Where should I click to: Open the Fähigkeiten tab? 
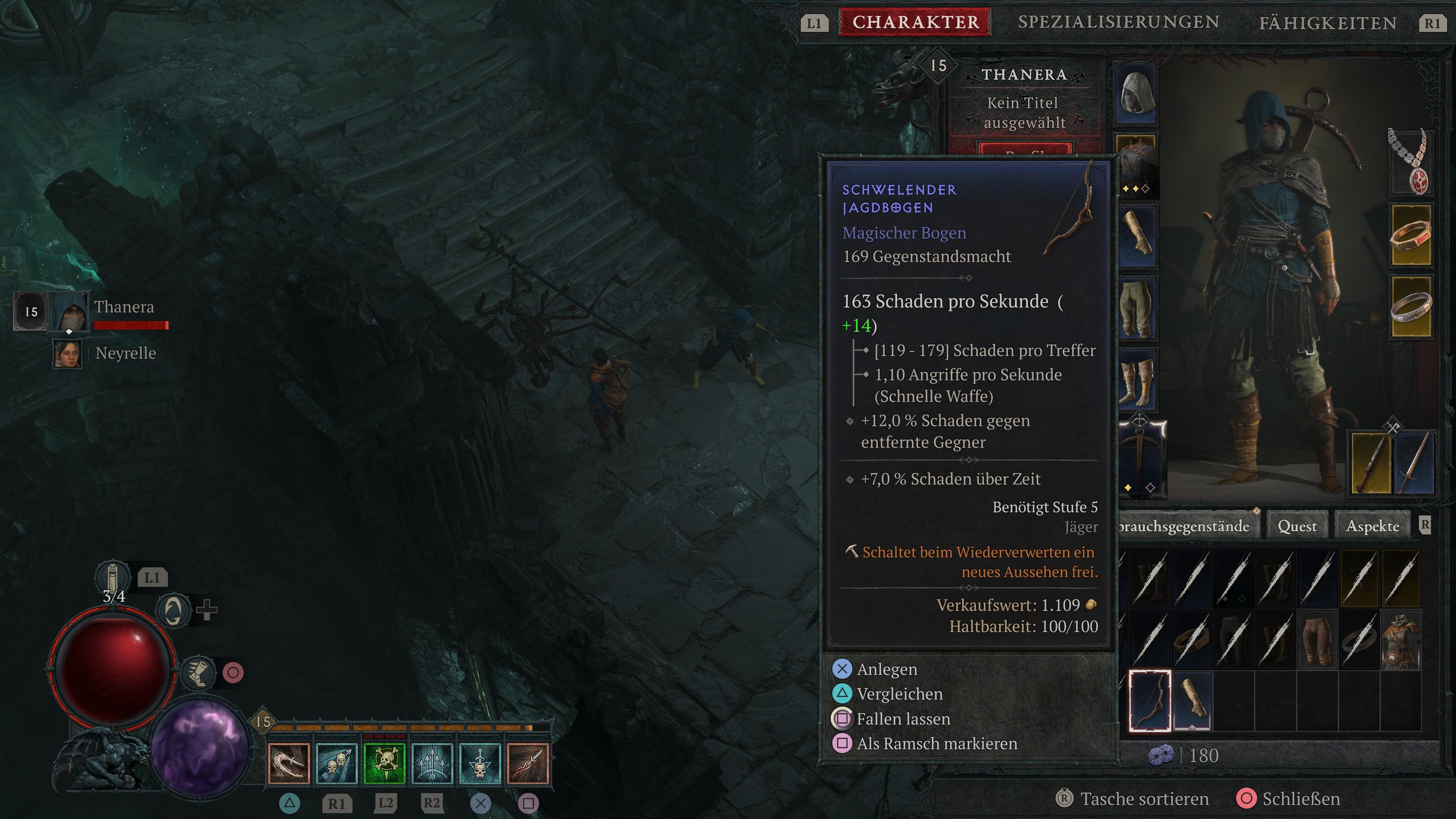[1328, 23]
